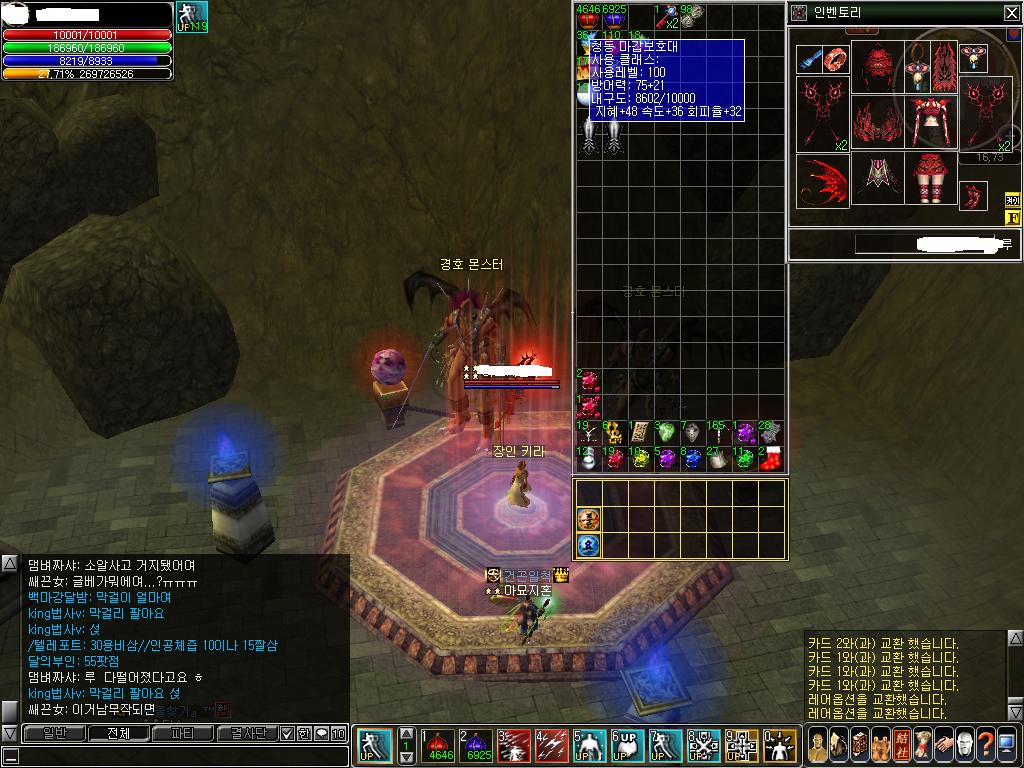Screen dimensions: 1024x768
Task: Switch chat to the 전체 tab
Action: (118, 733)
